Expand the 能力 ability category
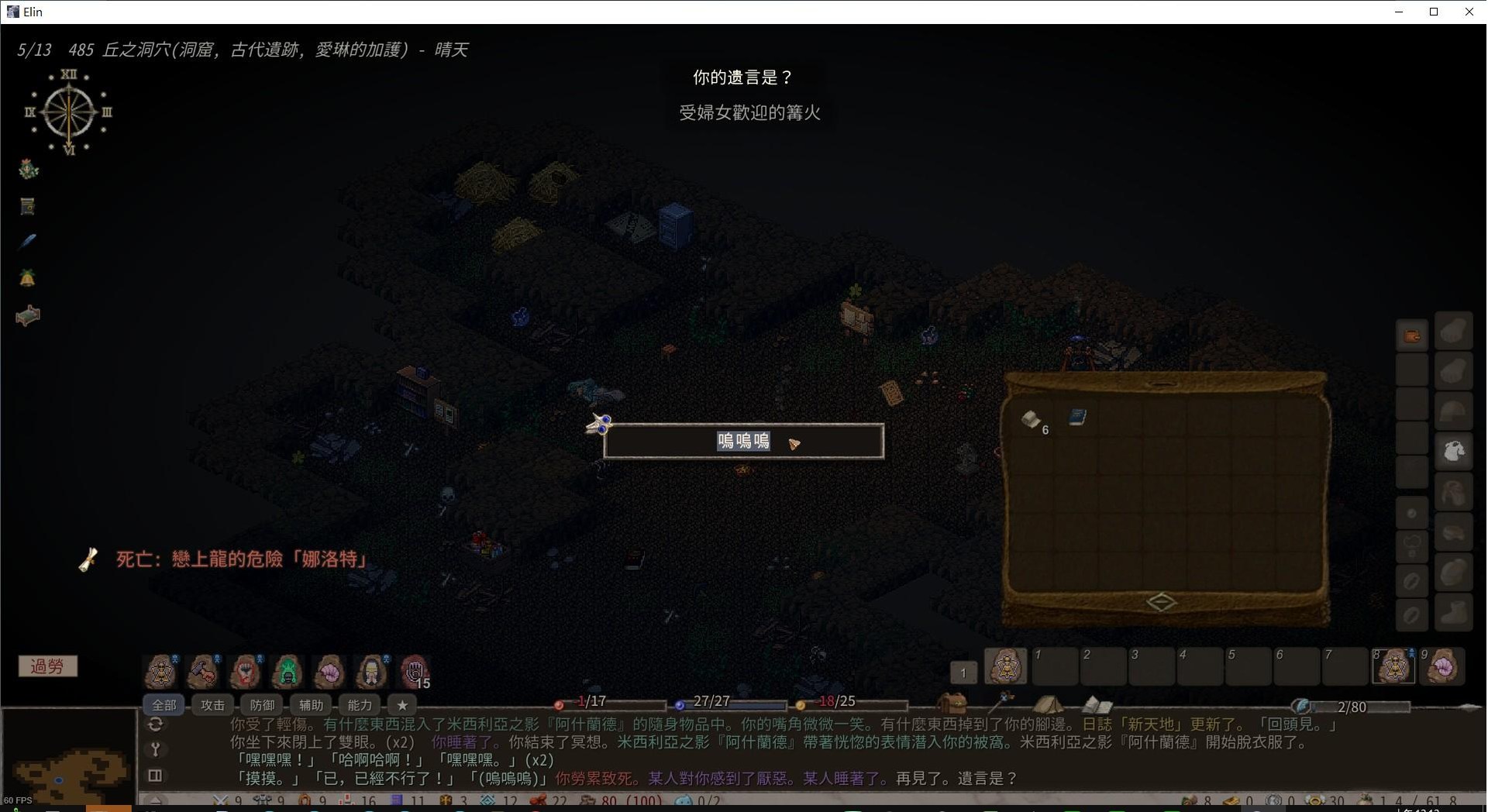The image size is (1488, 812). 359,705
